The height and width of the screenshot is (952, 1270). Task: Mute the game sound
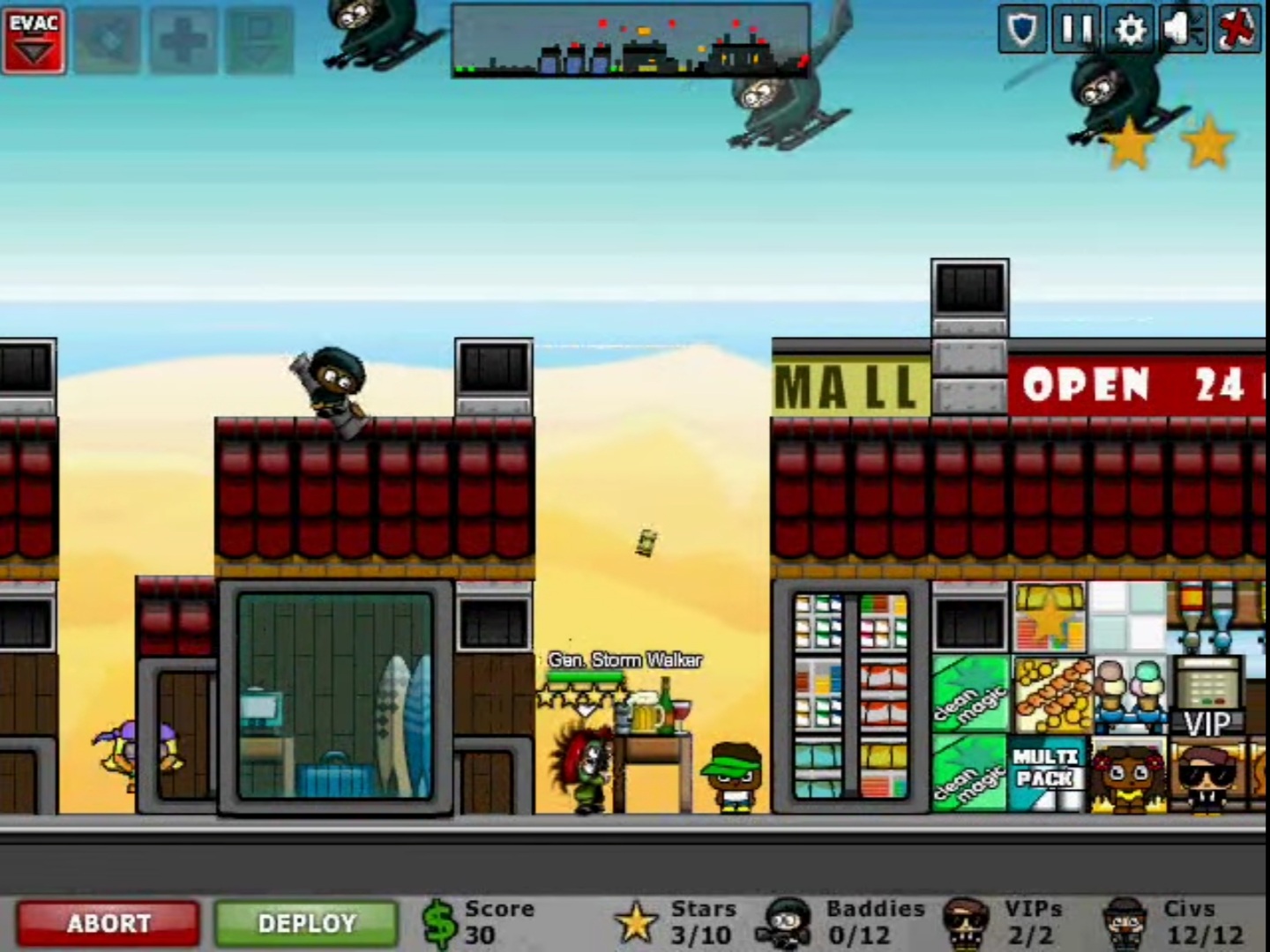point(1184,29)
